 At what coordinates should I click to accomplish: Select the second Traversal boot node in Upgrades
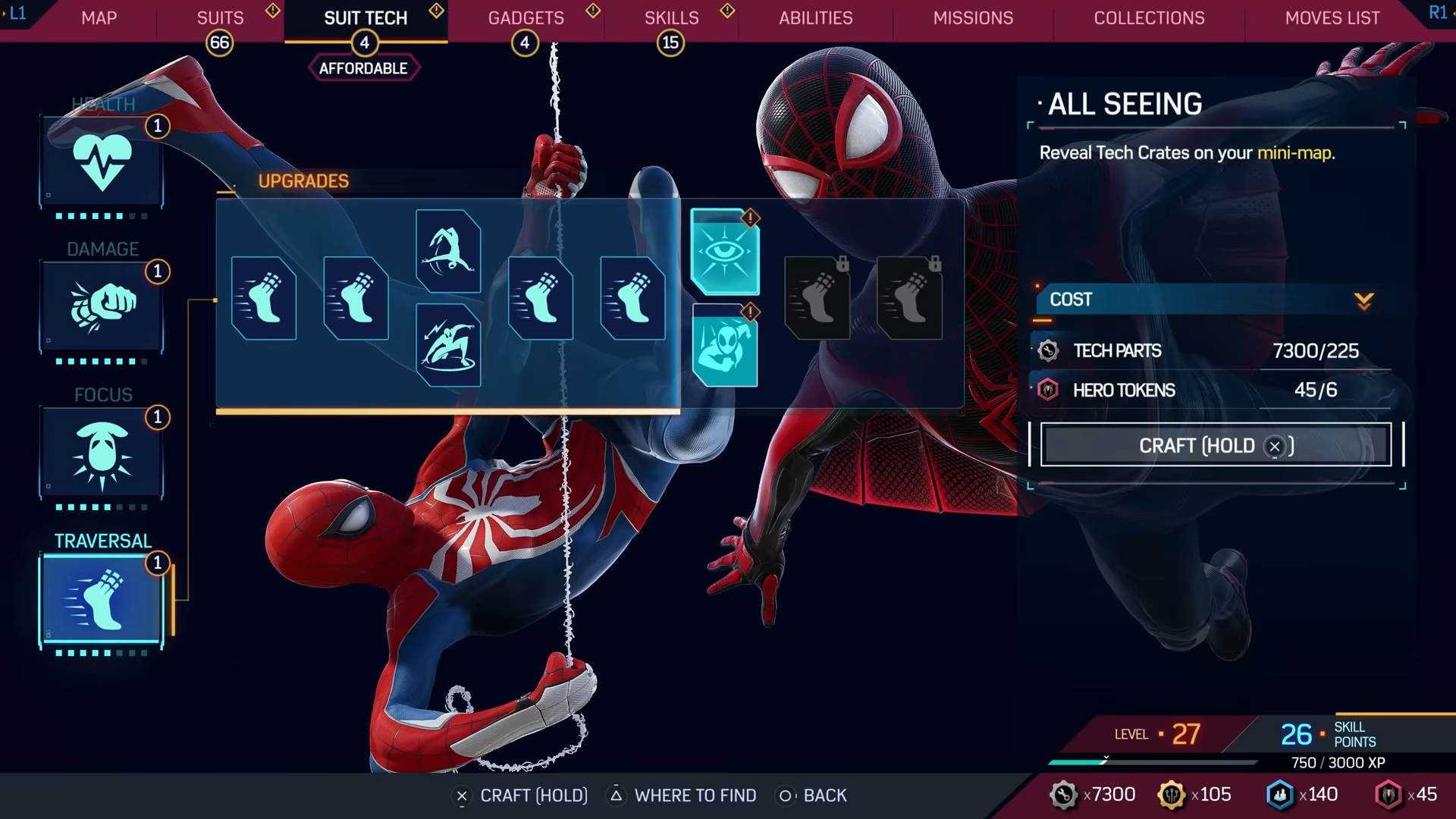tap(356, 298)
